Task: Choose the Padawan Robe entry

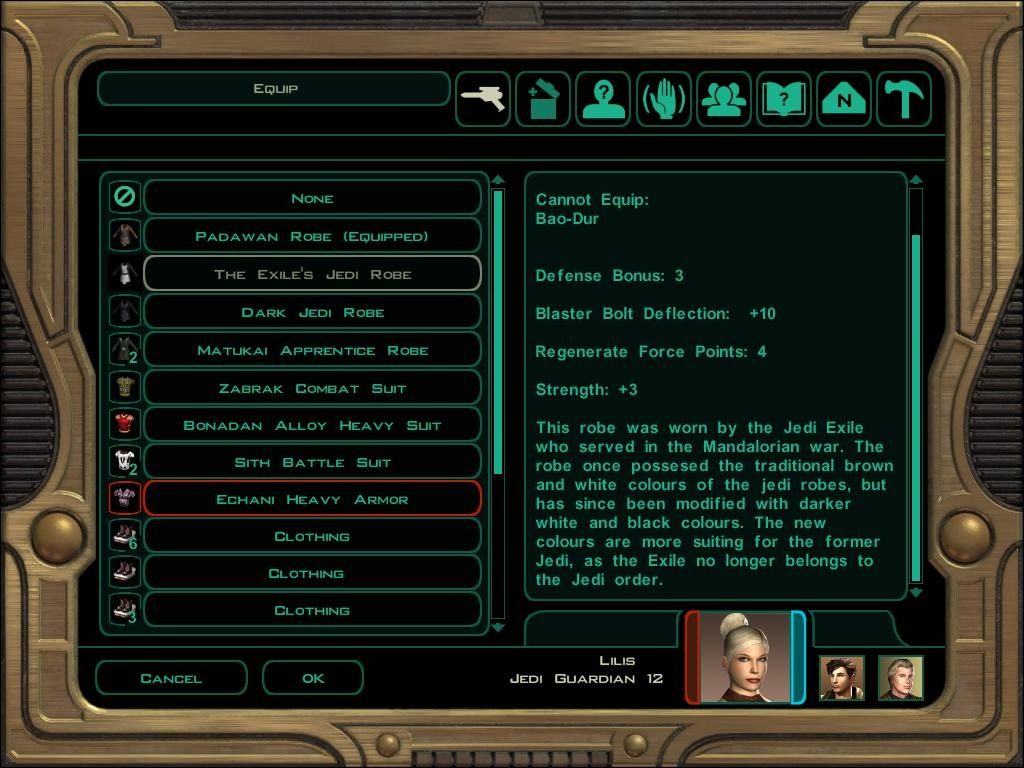Action: [312, 236]
